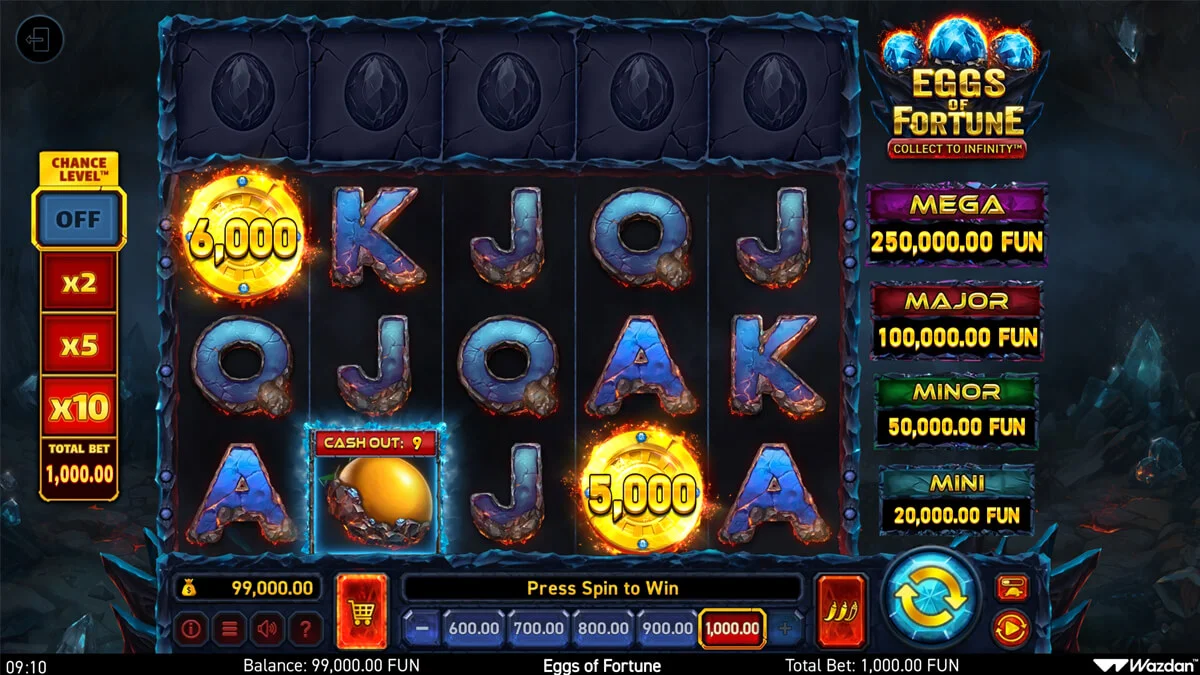Open the shopping cart buy feature
The height and width of the screenshot is (675, 1200).
[361, 610]
